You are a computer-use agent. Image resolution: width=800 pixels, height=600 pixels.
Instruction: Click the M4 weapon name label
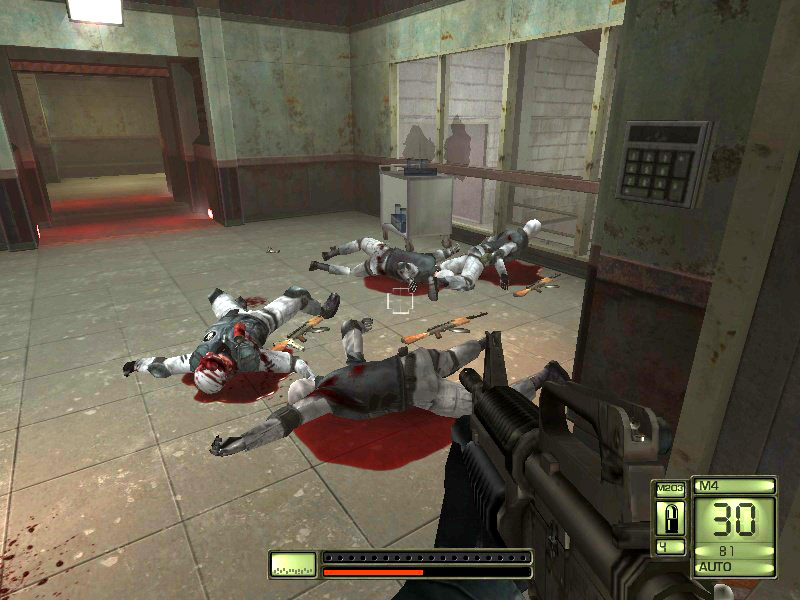coord(735,486)
